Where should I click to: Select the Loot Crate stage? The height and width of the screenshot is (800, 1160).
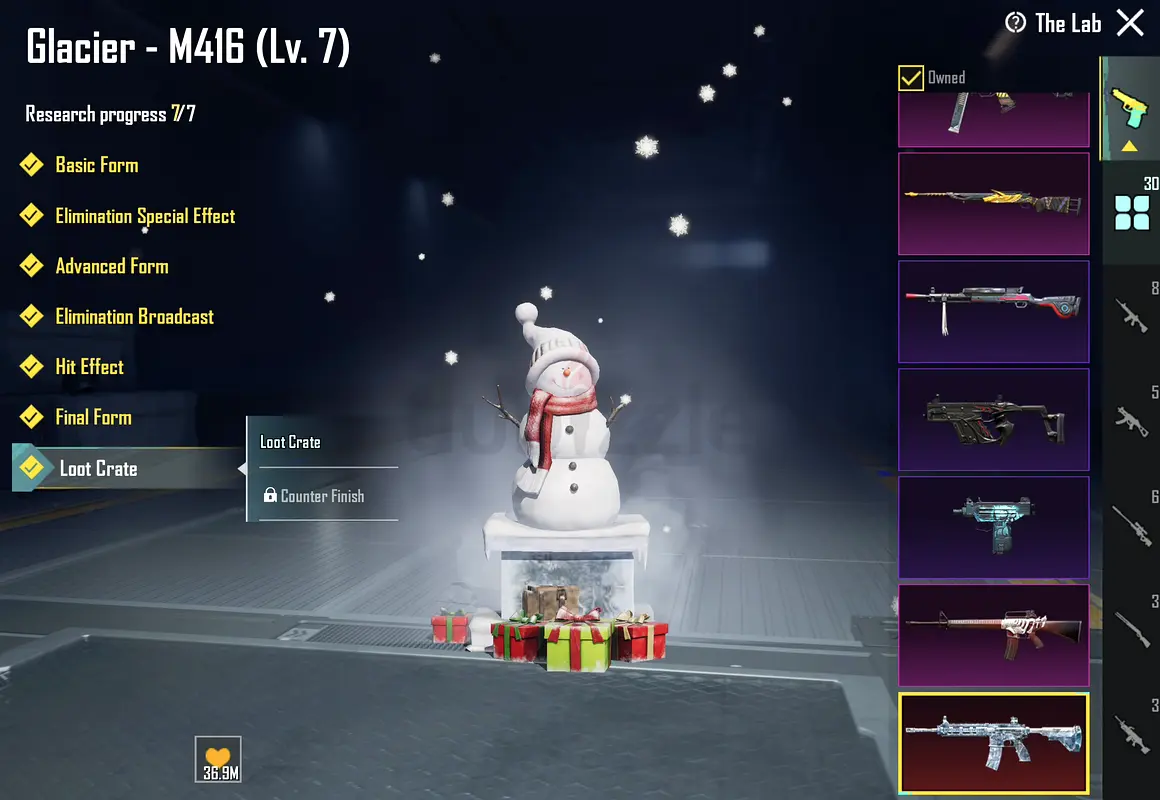point(98,468)
